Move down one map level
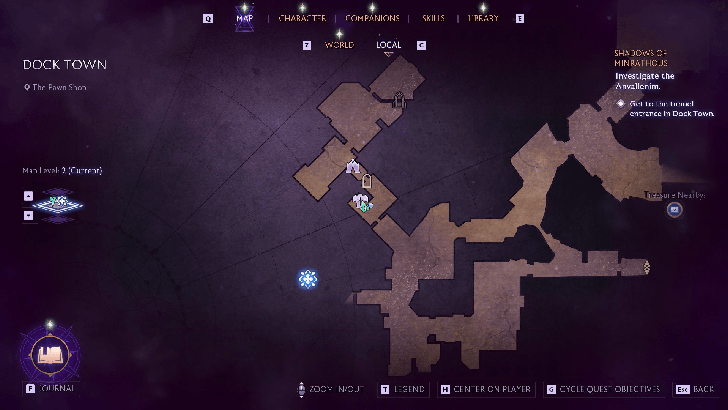Image resolution: width=728 pixels, height=410 pixels. coord(28,216)
